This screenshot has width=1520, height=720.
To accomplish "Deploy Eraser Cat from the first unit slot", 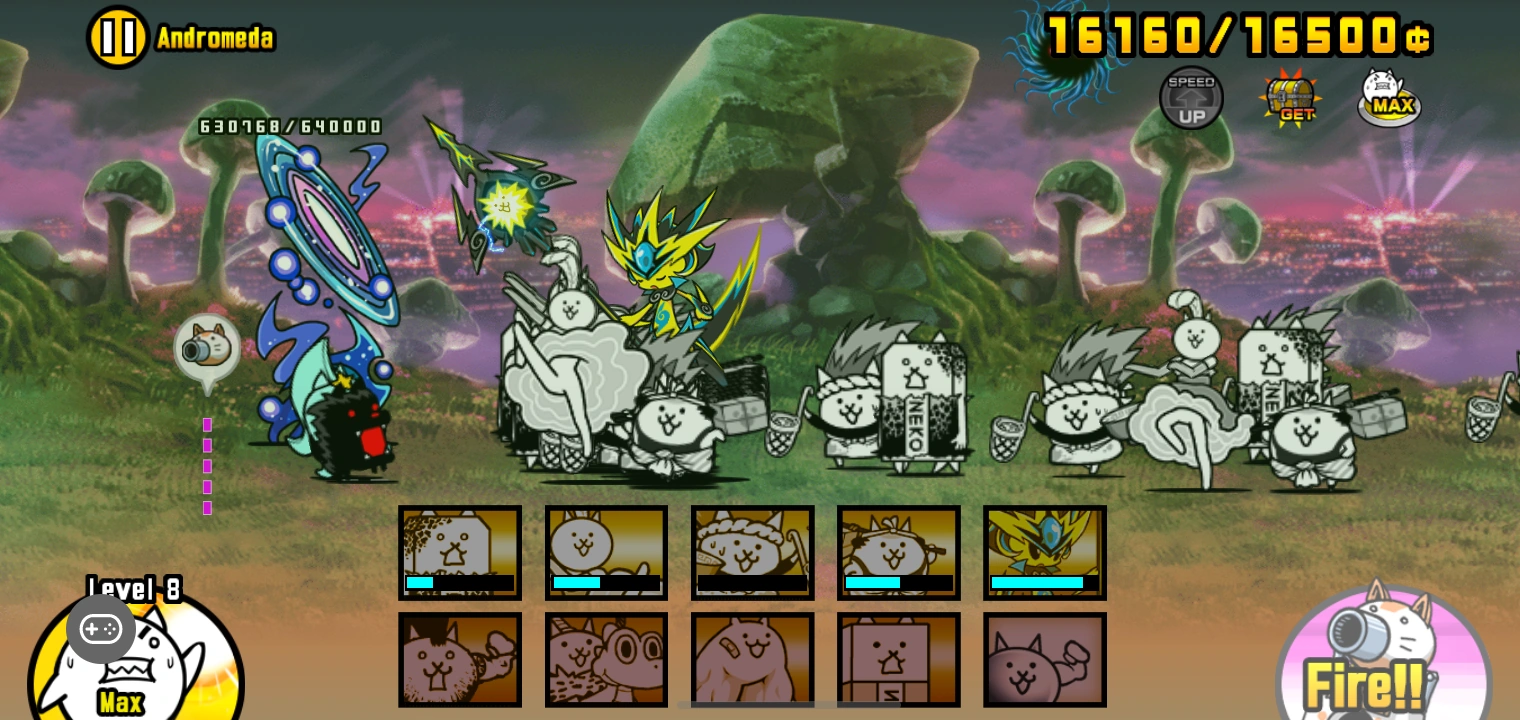I will 460,552.
